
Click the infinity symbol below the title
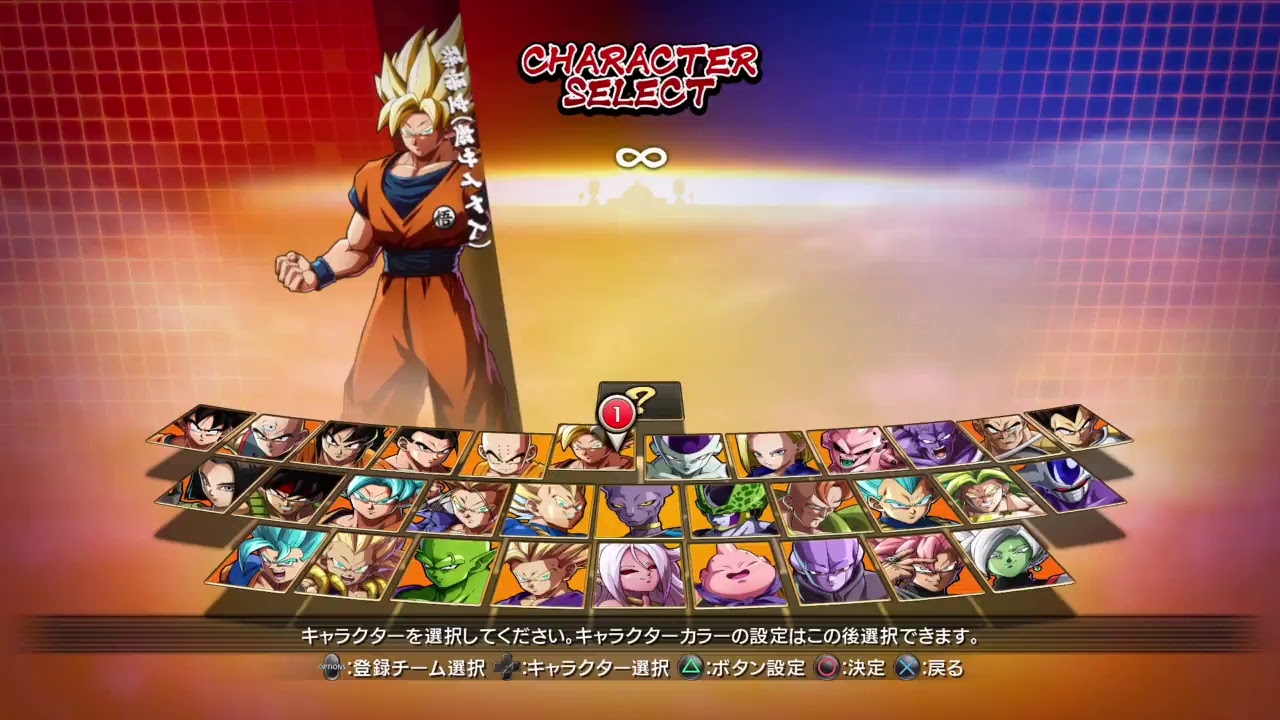pos(640,157)
